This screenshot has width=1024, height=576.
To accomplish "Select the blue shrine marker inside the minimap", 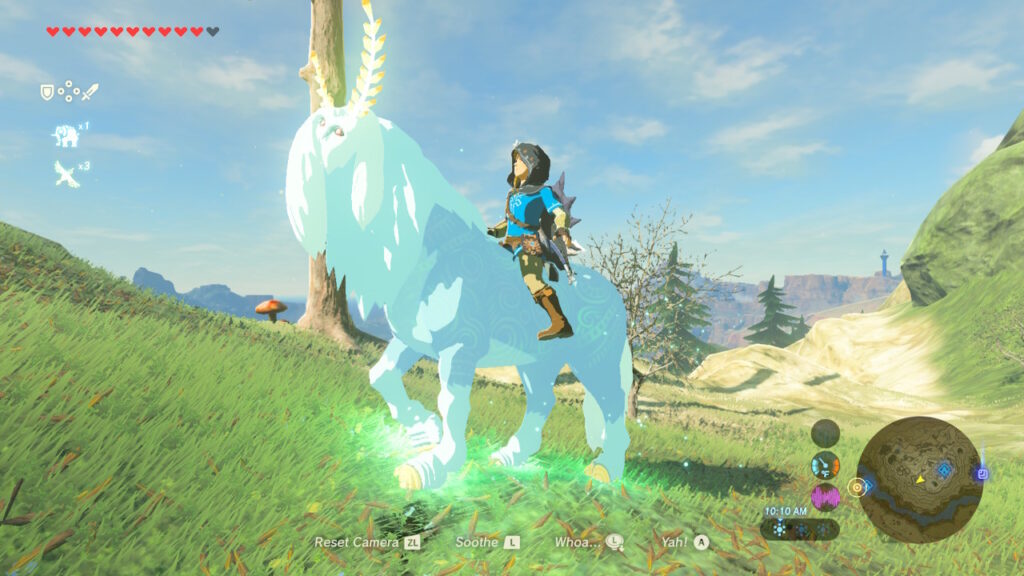I will (x=944, y=468).
